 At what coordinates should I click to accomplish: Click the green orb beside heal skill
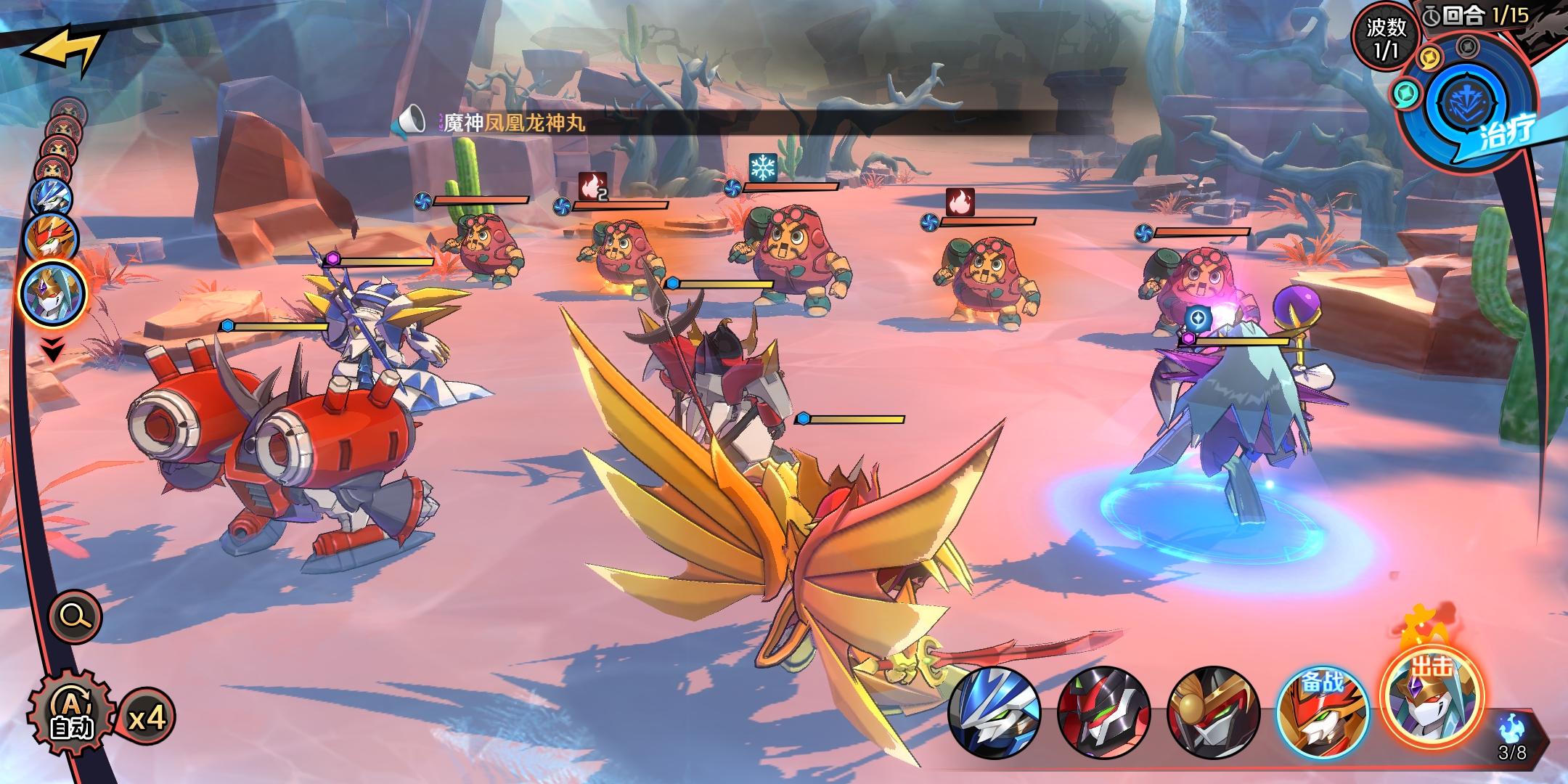[1406, 94]
